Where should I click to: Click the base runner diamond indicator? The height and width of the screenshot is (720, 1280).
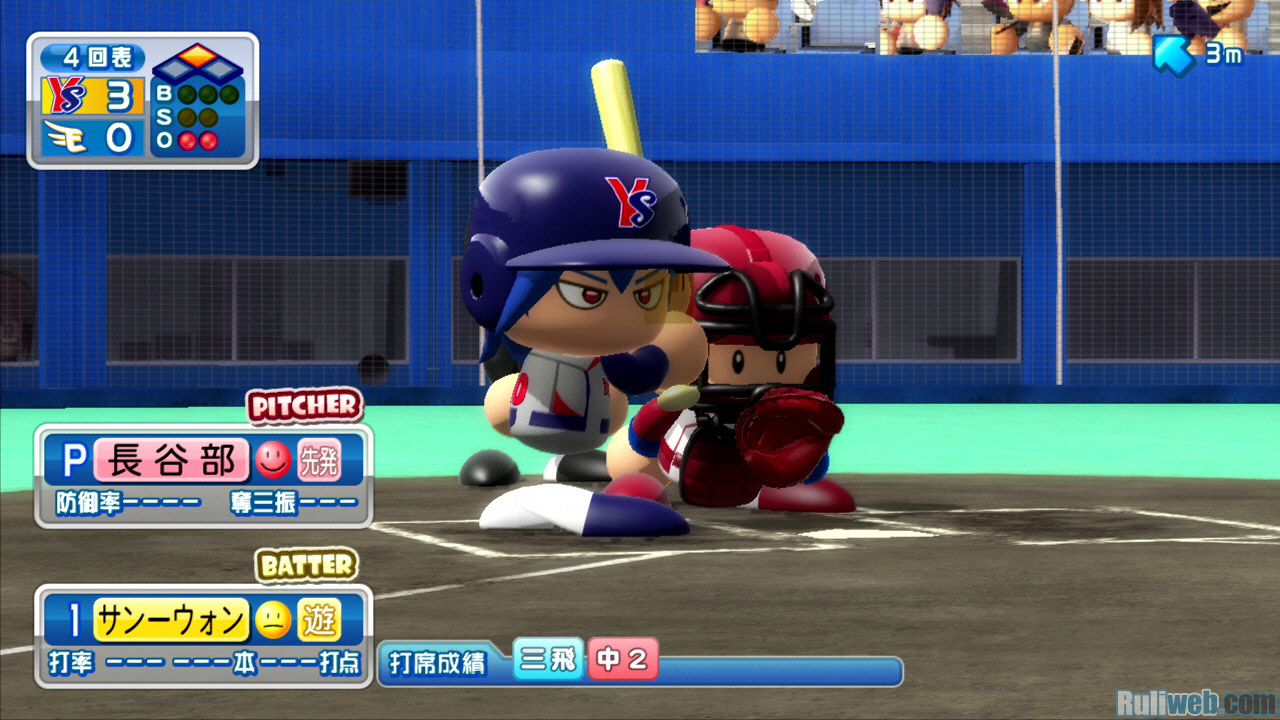click(198, 62)
